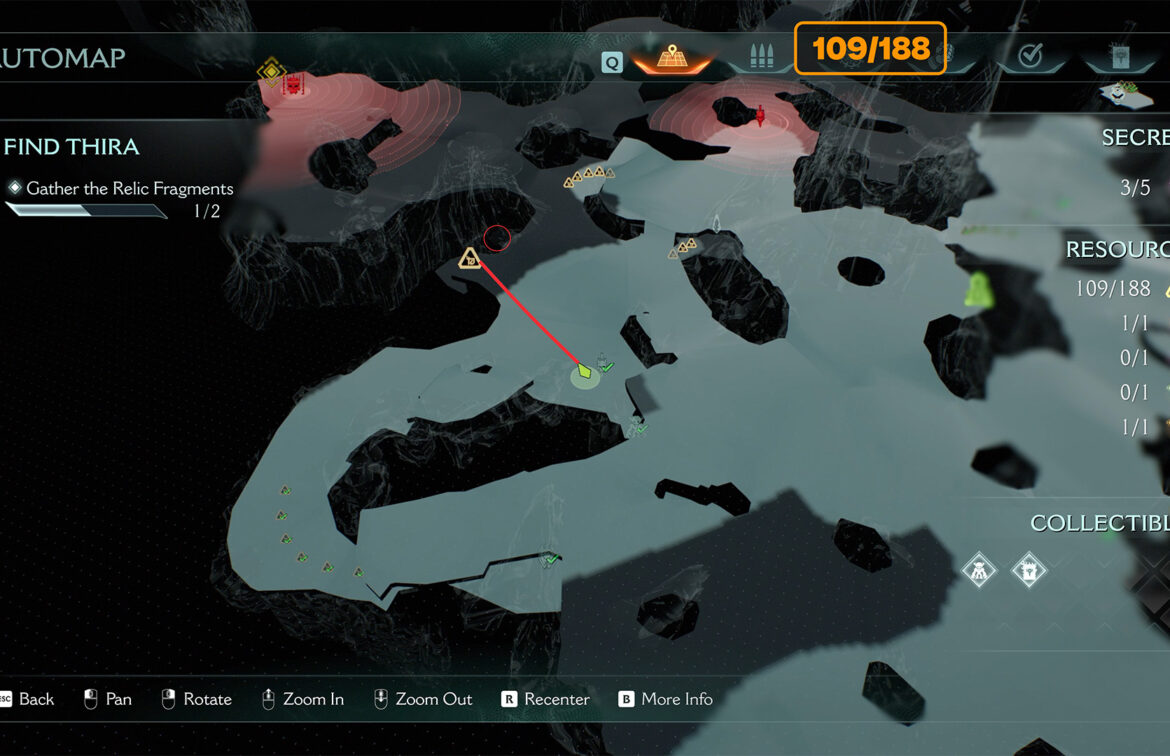Click the red demon marker near top center

point(760,115)
